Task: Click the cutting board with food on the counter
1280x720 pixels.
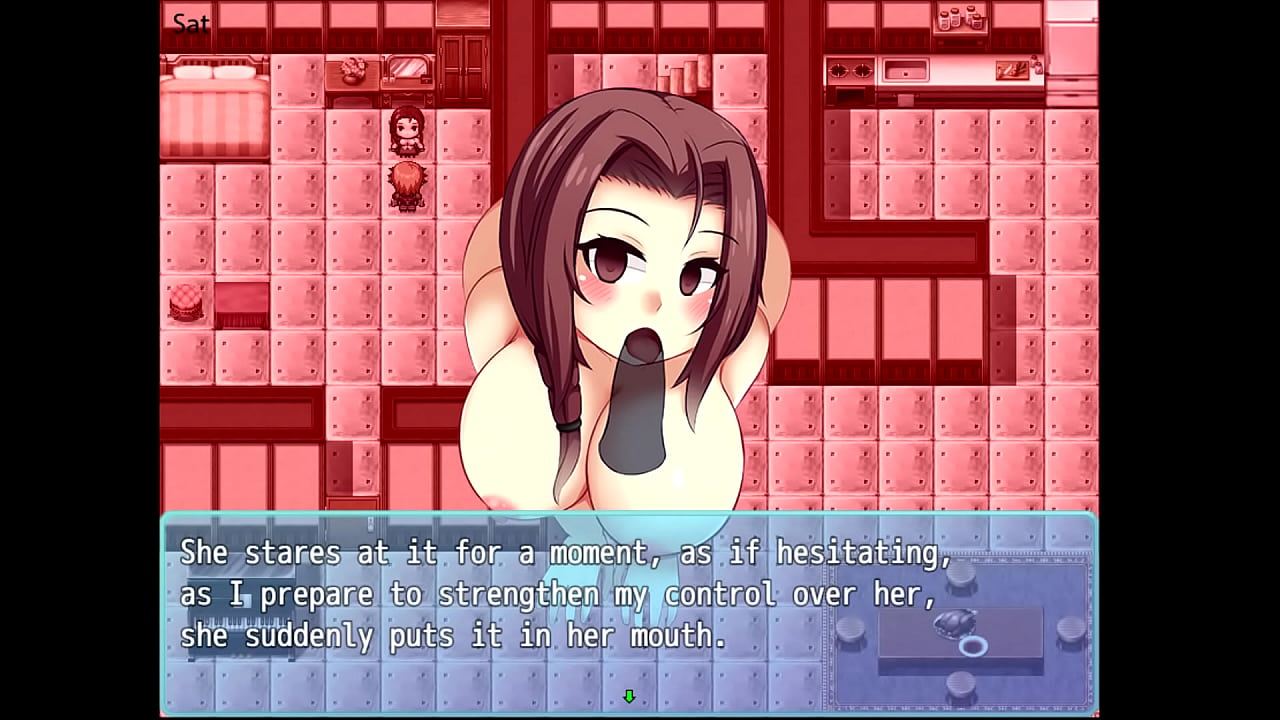Action: tap(1012, 70)
